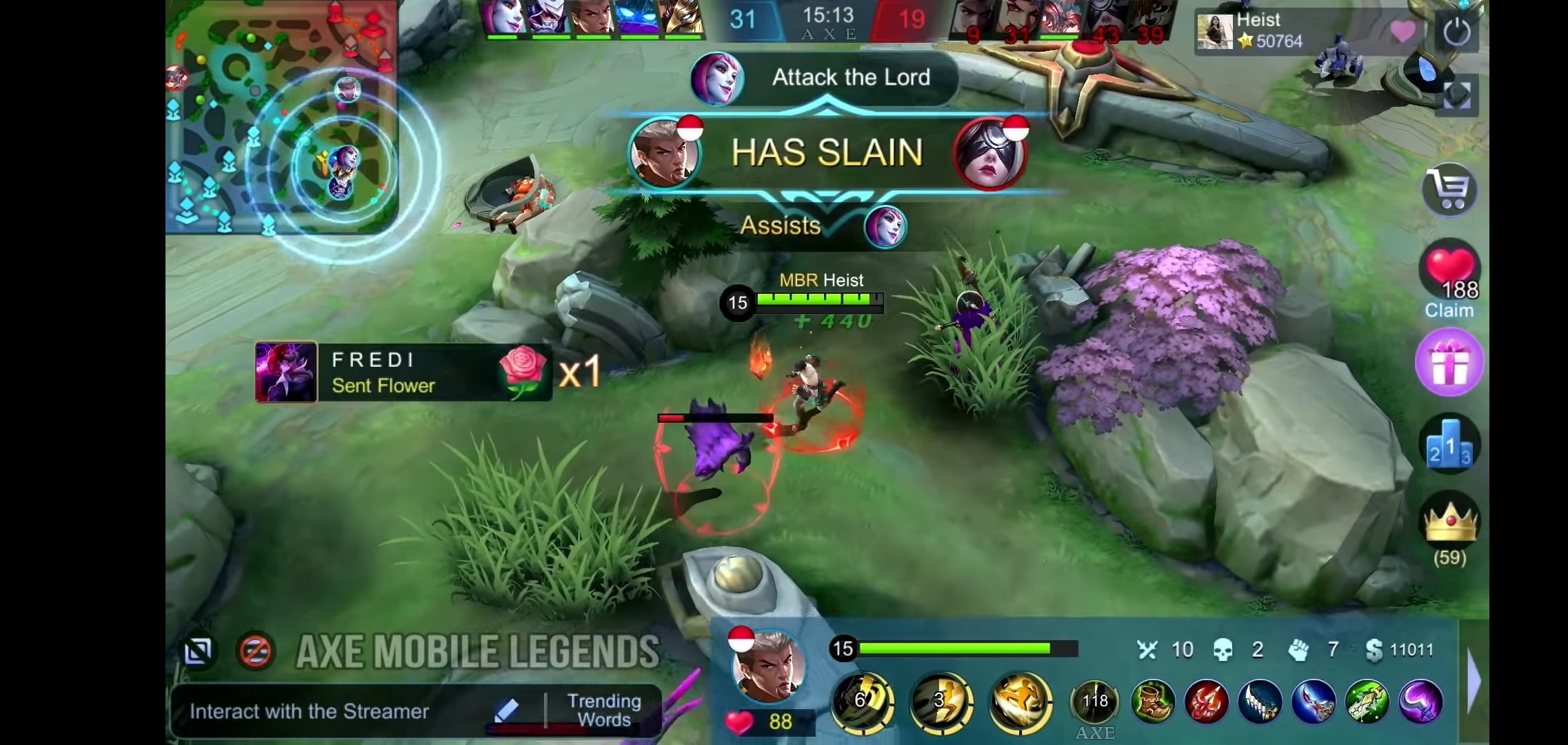Tap the pink heart toggle beside Heist profile
Image resolution: width=1568 pixels, height=745 pixels.
pyautogui.click(x=1404, y=31)
